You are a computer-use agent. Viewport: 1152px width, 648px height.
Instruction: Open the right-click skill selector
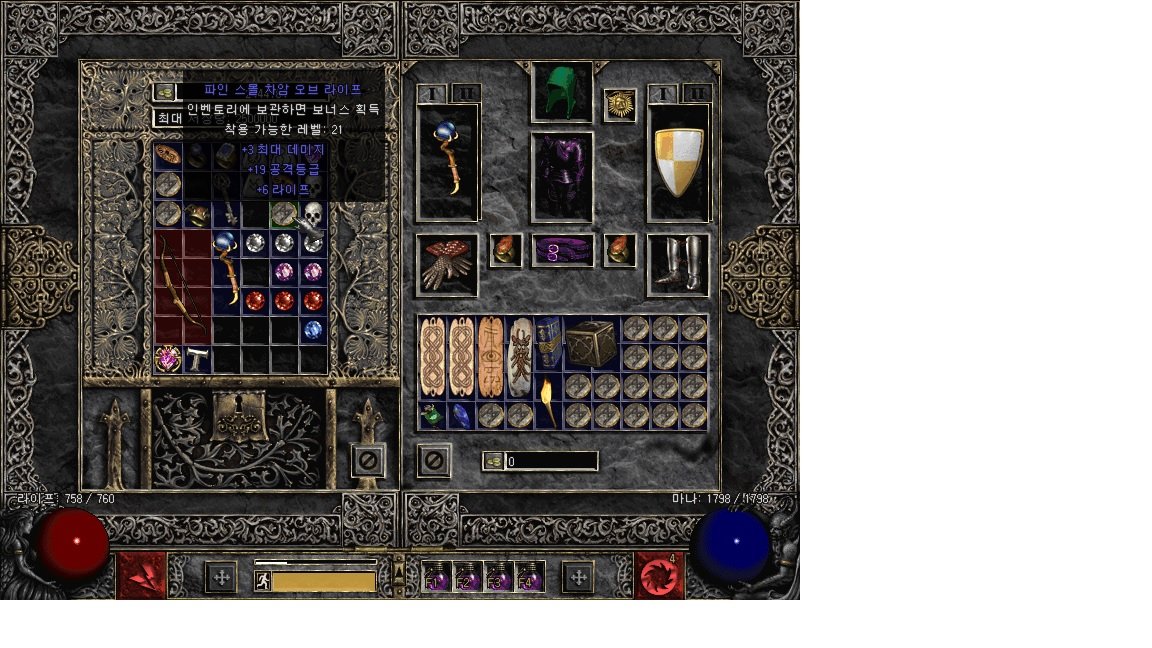pos(659,576)
